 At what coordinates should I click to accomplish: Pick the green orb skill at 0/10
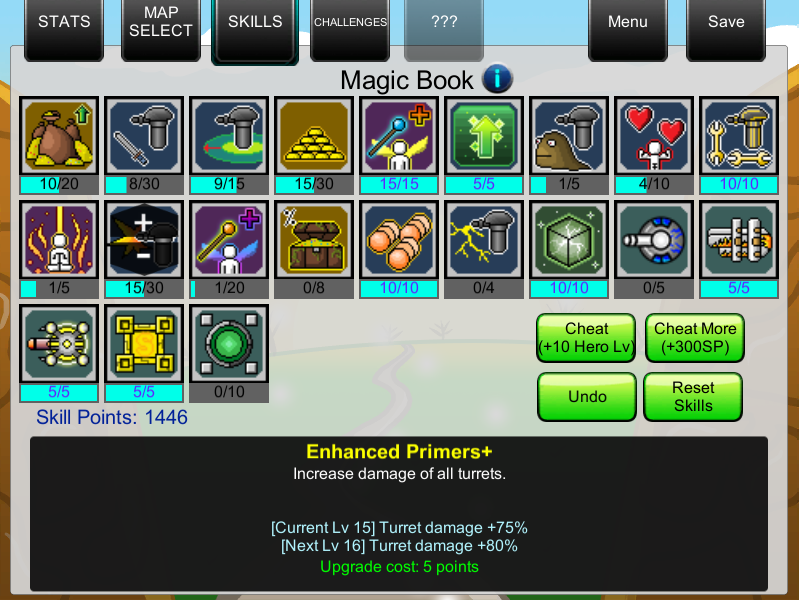click(229, 344)
